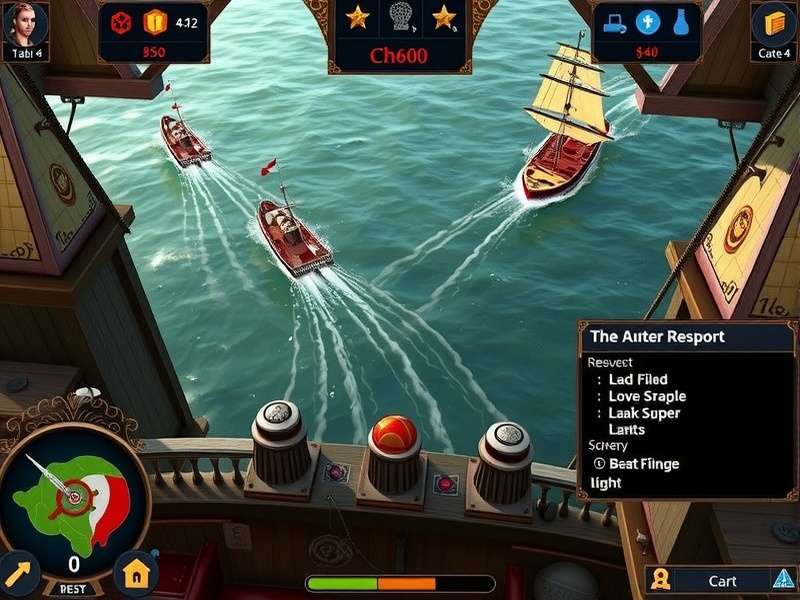
Task: Select the Lad Filed report entry
Action: (x=637, y=380)
